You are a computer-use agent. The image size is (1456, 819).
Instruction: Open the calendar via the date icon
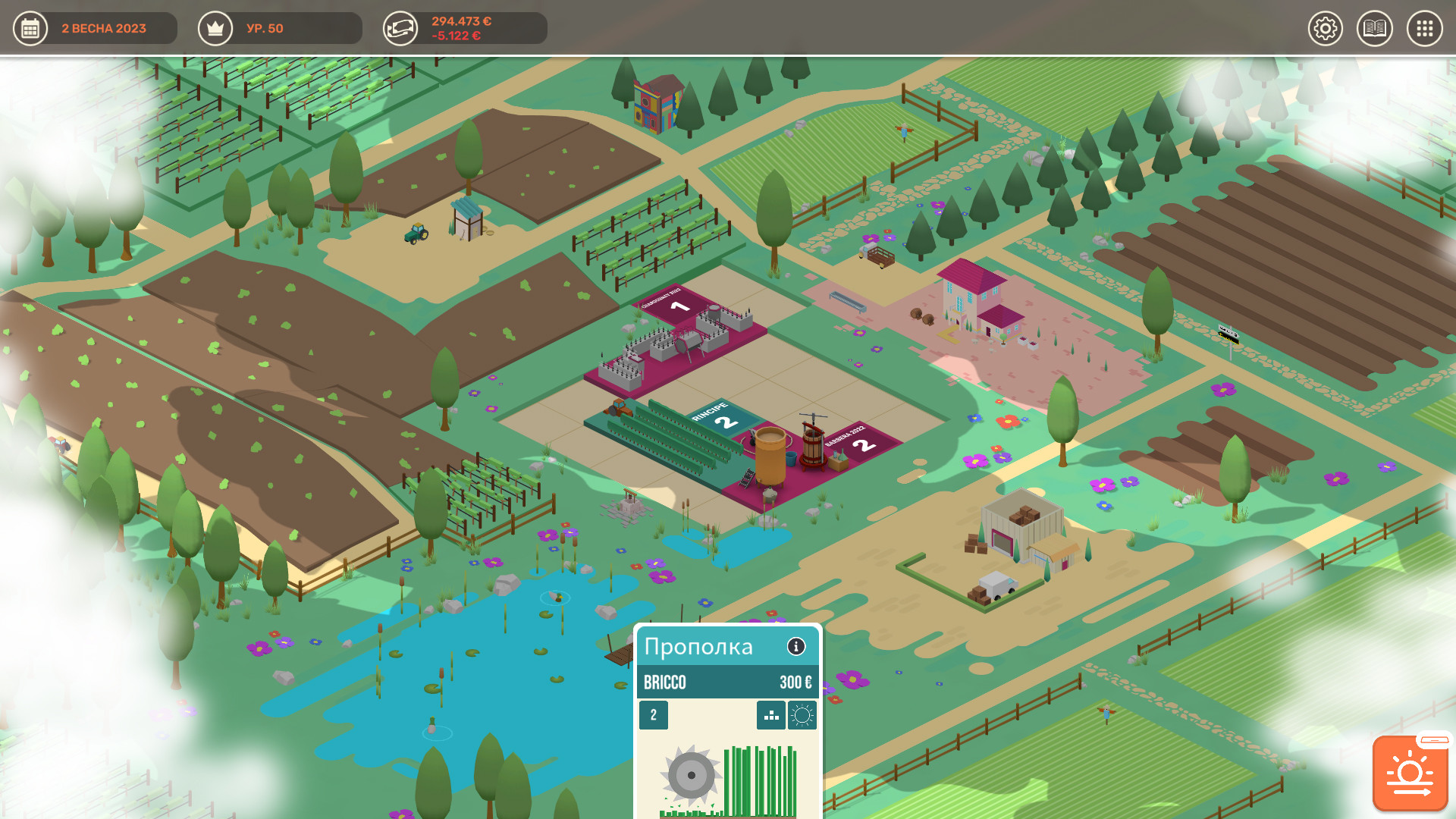point(30,29)
